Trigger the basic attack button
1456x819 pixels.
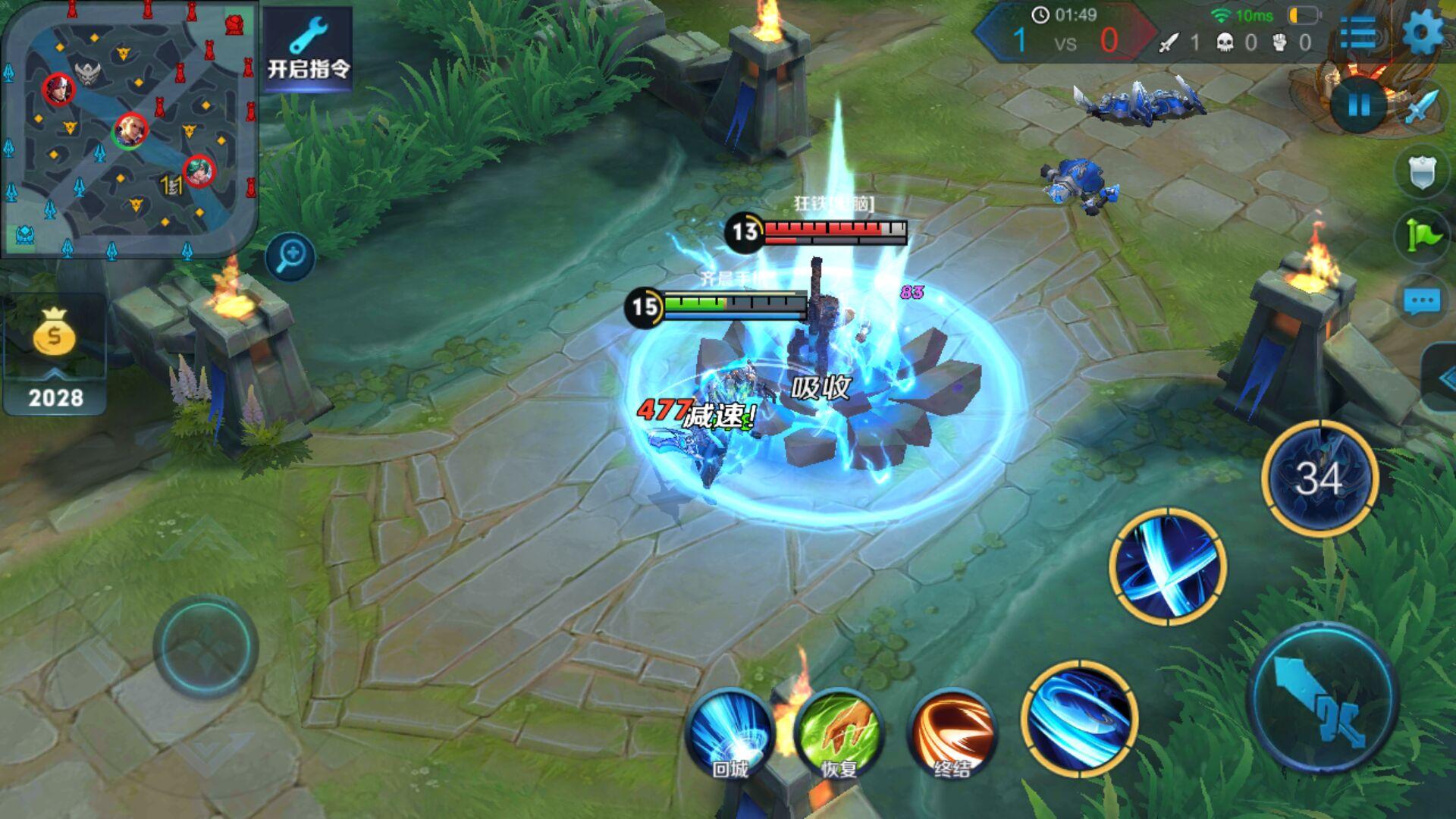[x=1323, y=698]
